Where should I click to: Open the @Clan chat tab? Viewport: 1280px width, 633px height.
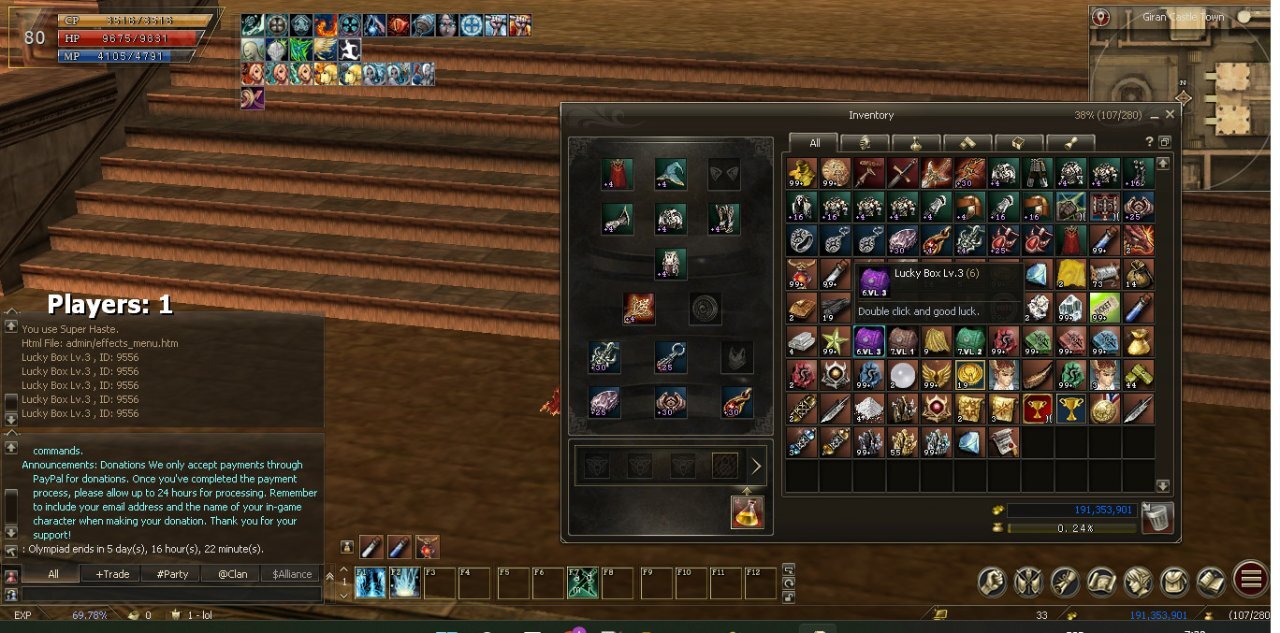click(x=231, y=574)
